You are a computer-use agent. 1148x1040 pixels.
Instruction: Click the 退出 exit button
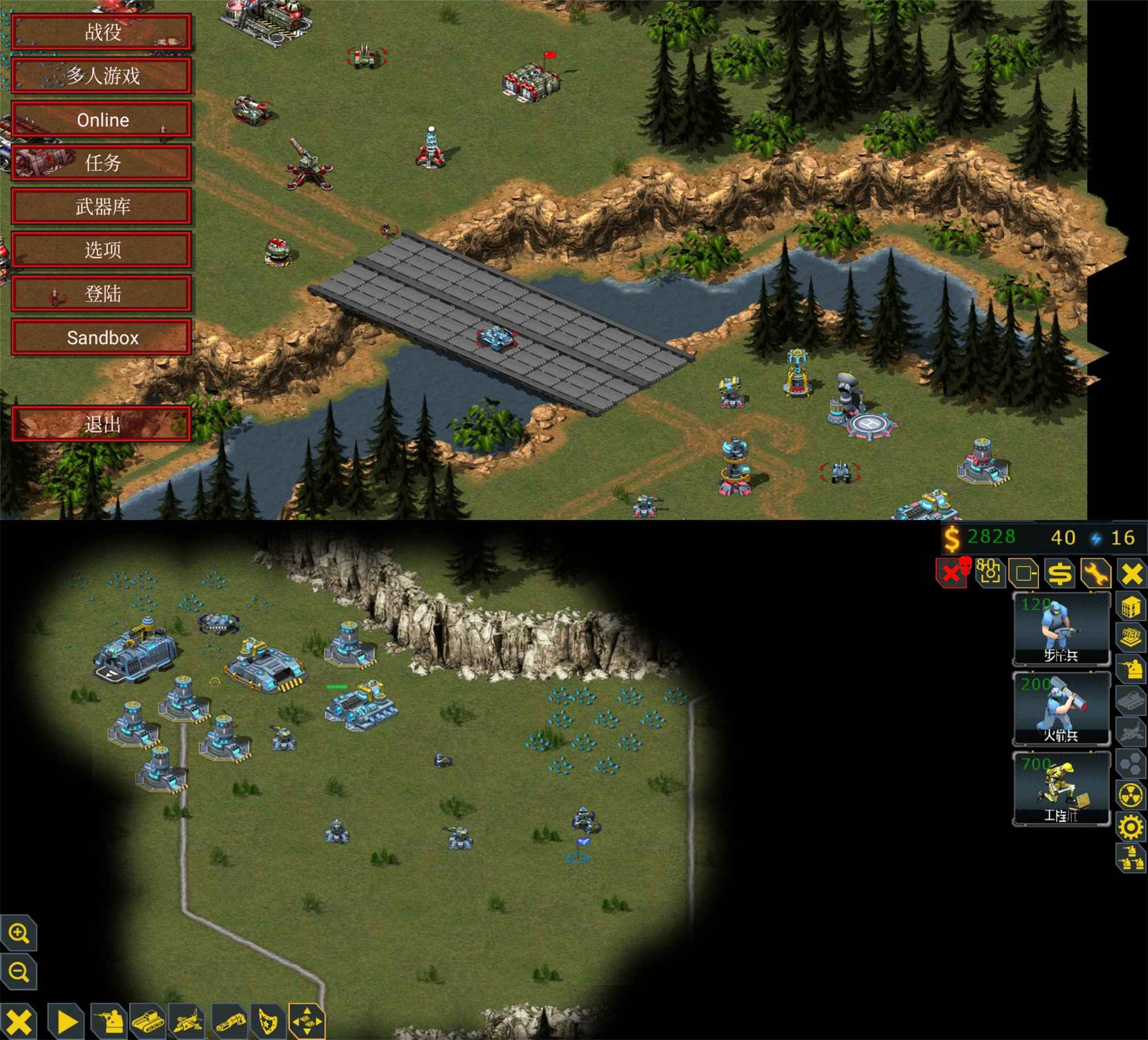[x=101, y=425]
